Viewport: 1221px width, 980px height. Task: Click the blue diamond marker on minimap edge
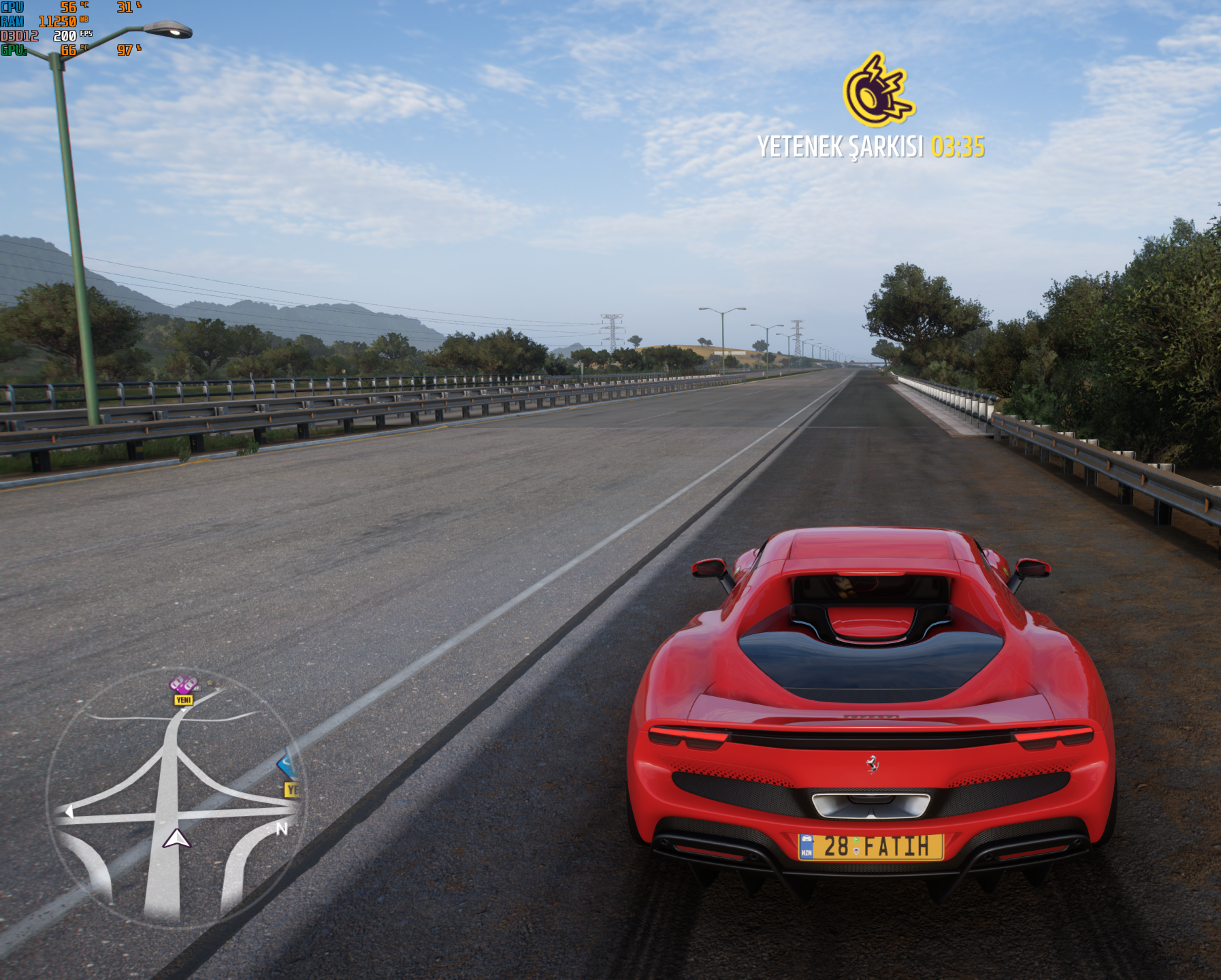289,766
